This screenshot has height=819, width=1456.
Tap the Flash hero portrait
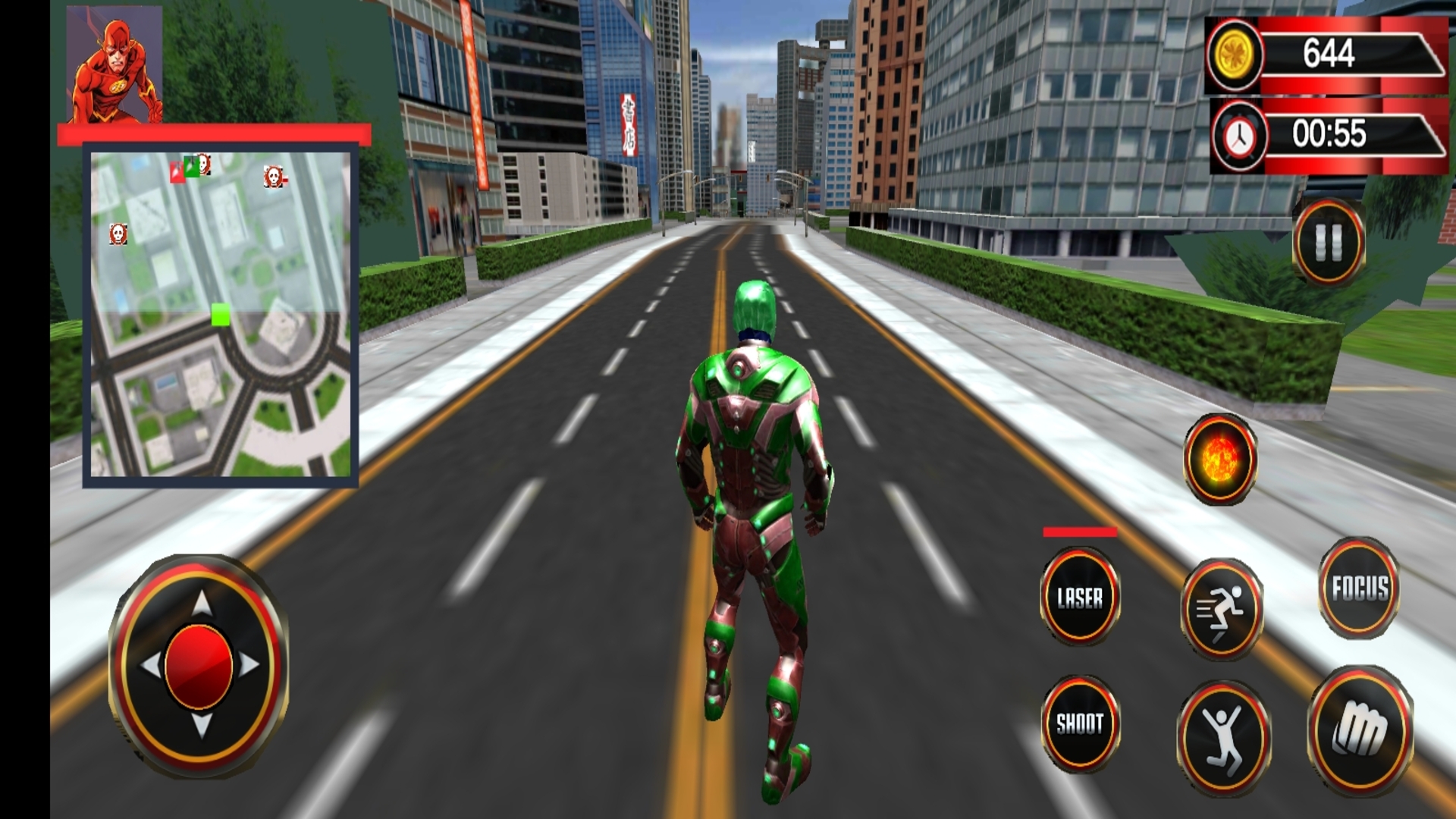coord(115,64)
